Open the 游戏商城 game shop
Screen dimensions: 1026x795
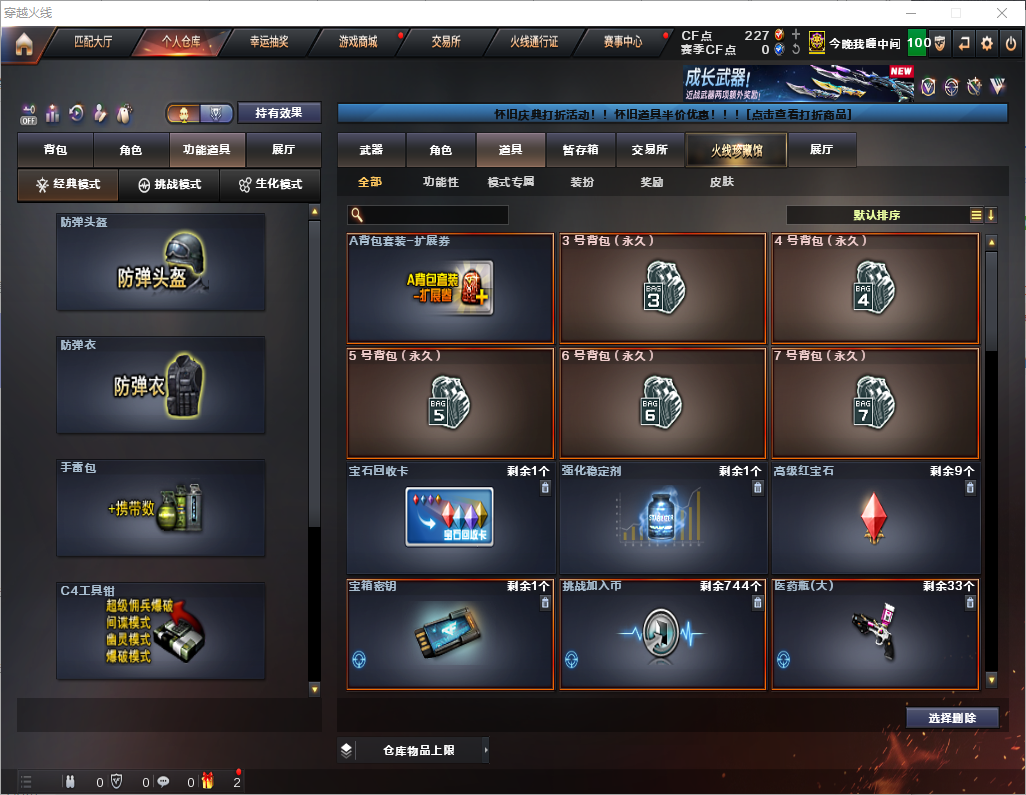(357, 43)
